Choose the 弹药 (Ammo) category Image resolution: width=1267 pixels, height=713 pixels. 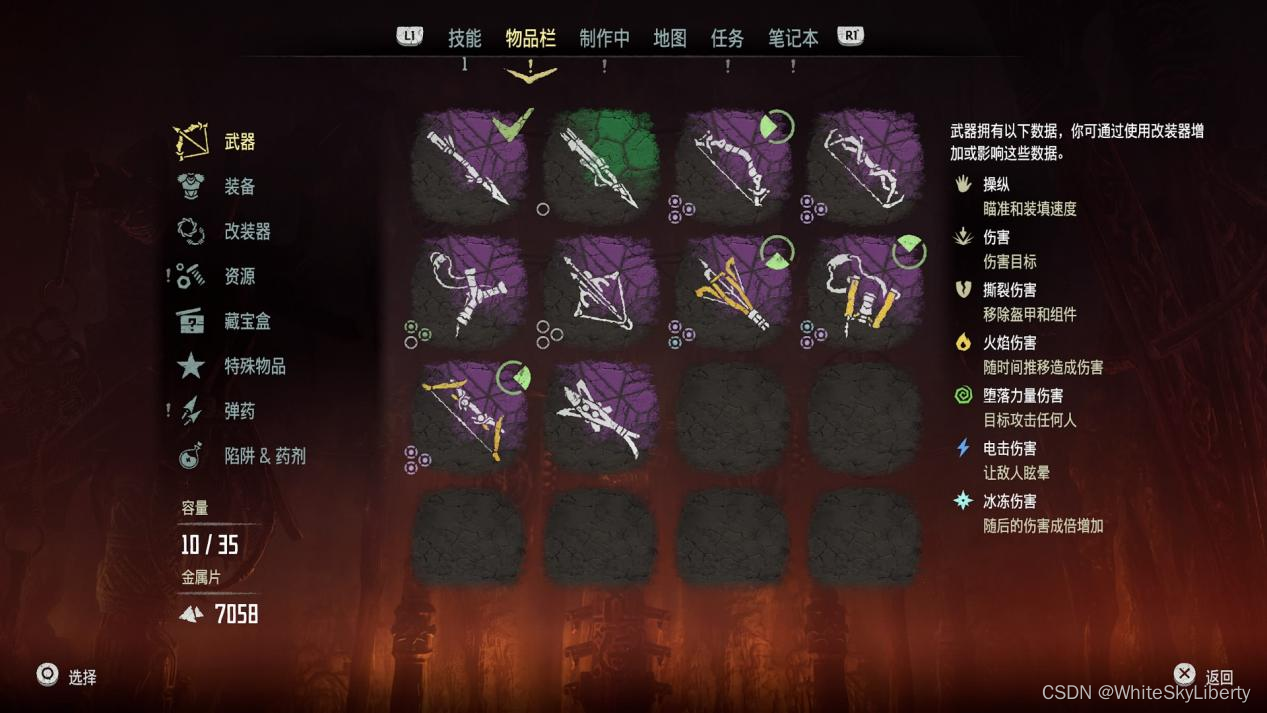[x=239, y=411]
